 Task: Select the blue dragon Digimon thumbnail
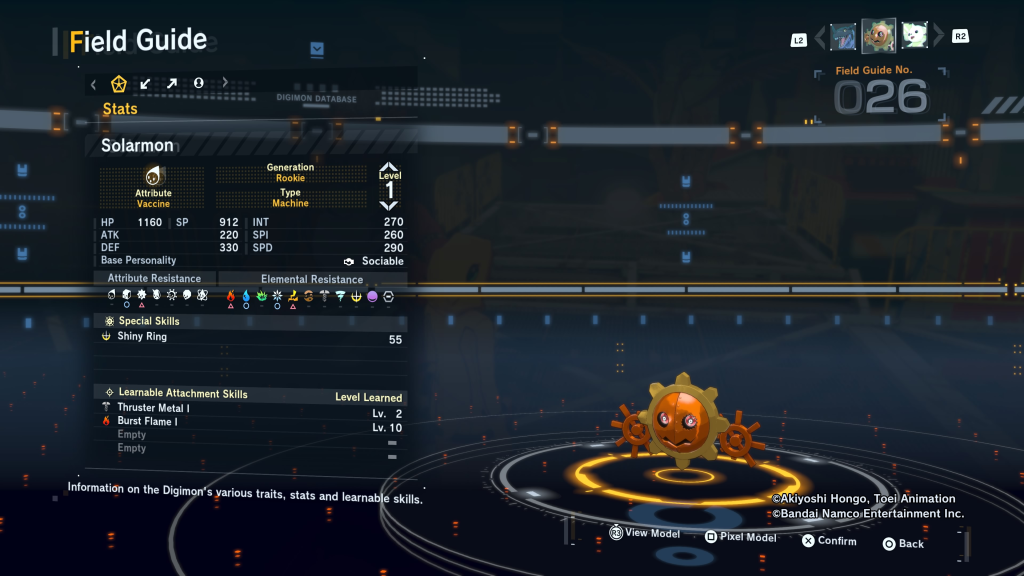click(x=843, y=38)
